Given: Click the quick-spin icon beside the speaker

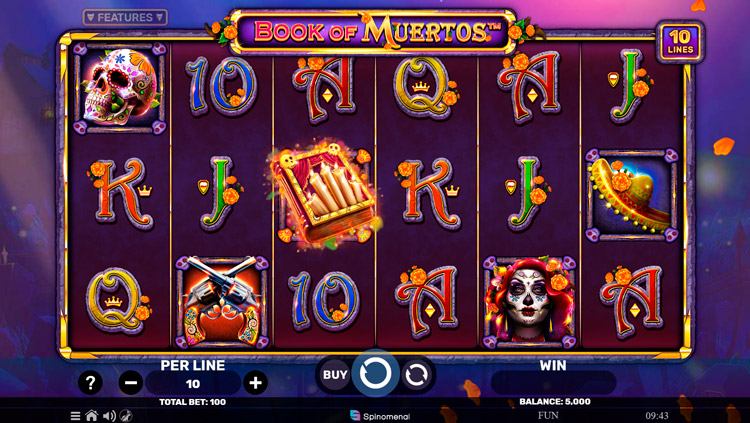Looking at the screenshot, I should click(126, 415).
